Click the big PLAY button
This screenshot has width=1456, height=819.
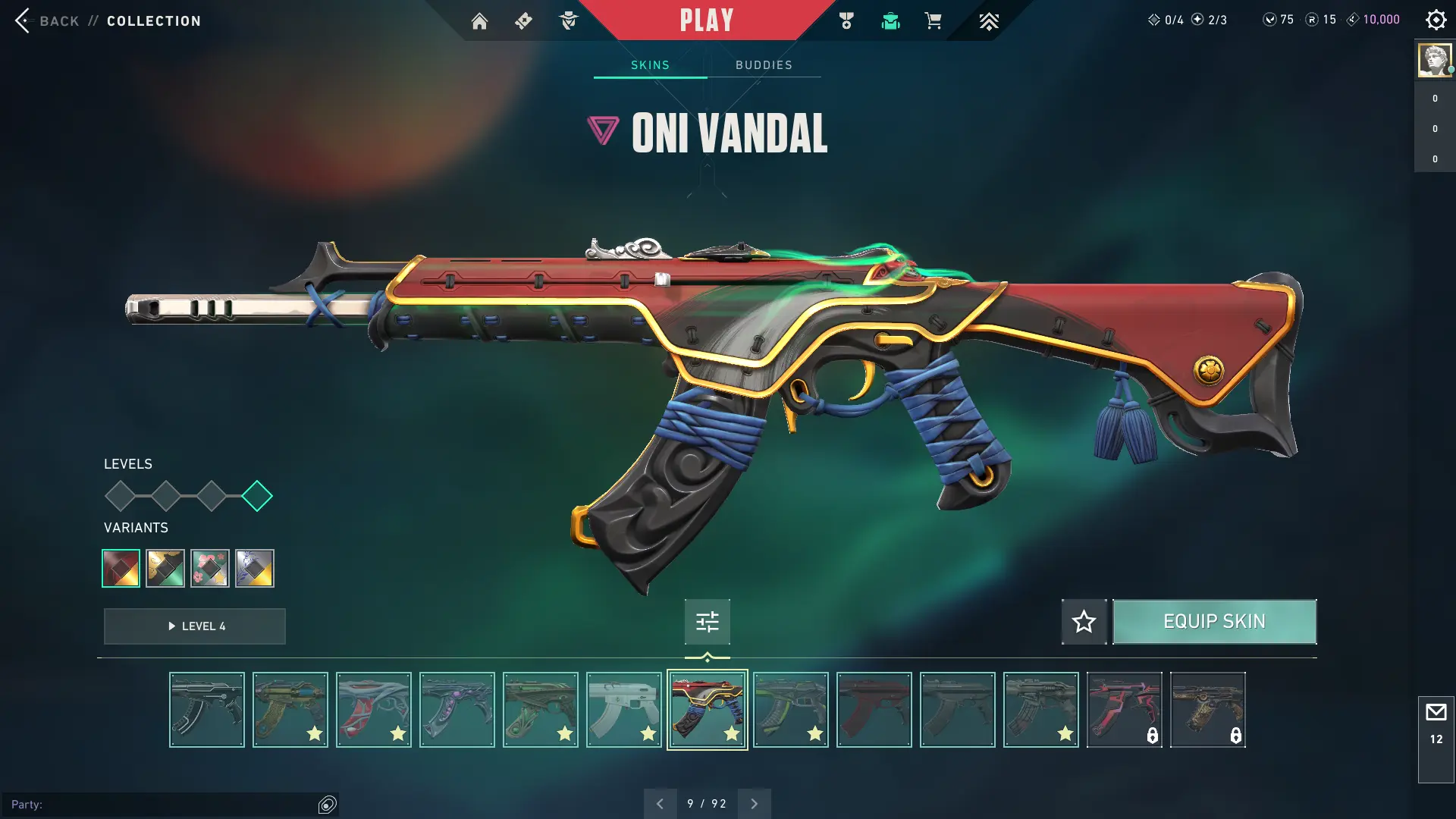(706, 20)
